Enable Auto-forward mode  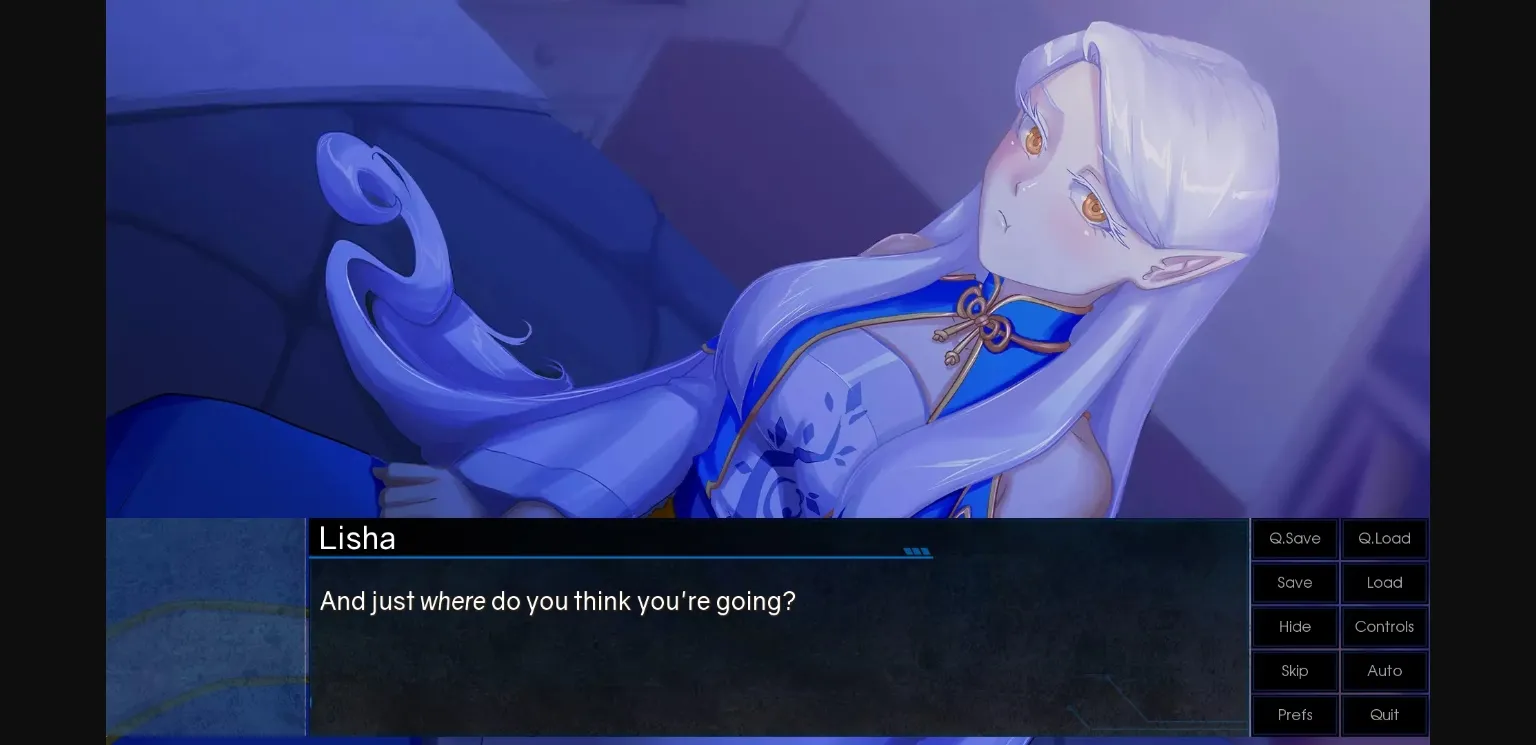point(1384,671)
